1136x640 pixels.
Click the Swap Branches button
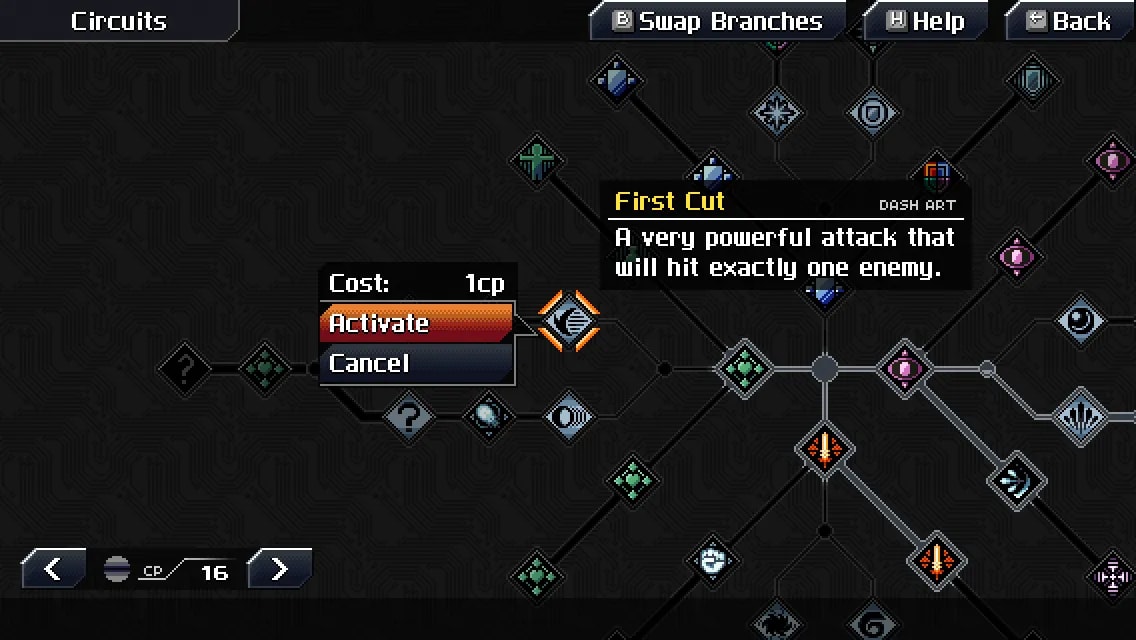[718, 21]
